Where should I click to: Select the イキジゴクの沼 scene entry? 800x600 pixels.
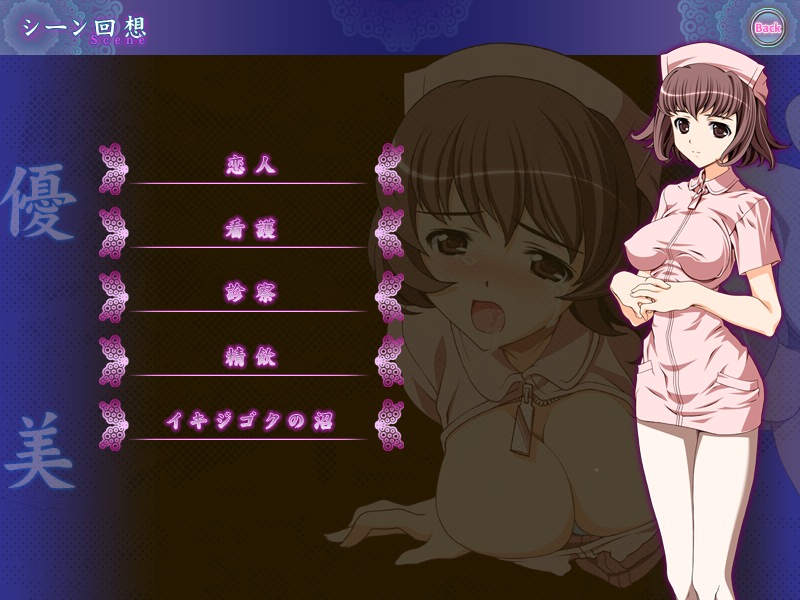click(250, 421)
